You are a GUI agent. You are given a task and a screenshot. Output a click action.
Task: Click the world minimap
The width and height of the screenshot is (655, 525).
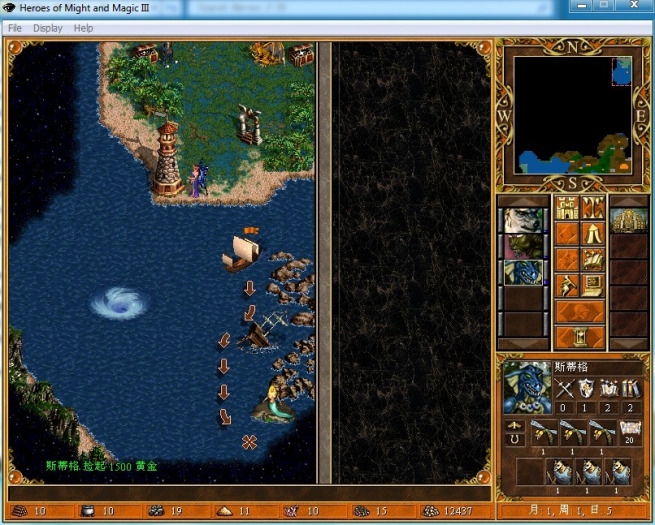[x=573, y=114]
